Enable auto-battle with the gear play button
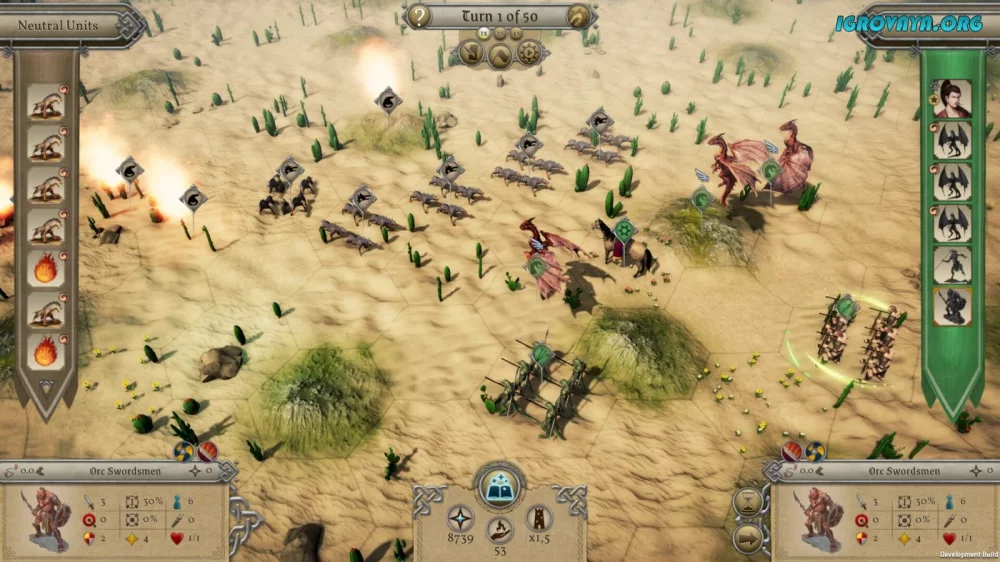Viewport: 1000px width, 562px height. coord(528,53)
